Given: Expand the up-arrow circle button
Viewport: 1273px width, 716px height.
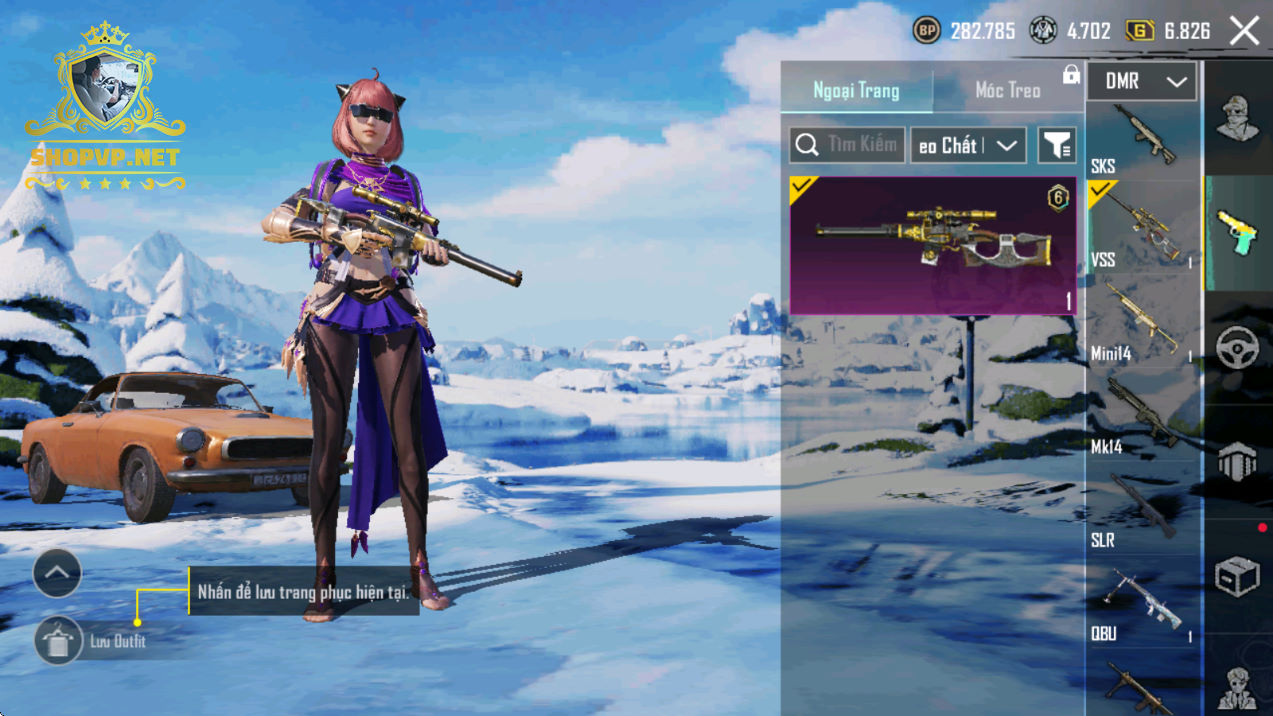Looking at the screenshot, I should [57, 574].
